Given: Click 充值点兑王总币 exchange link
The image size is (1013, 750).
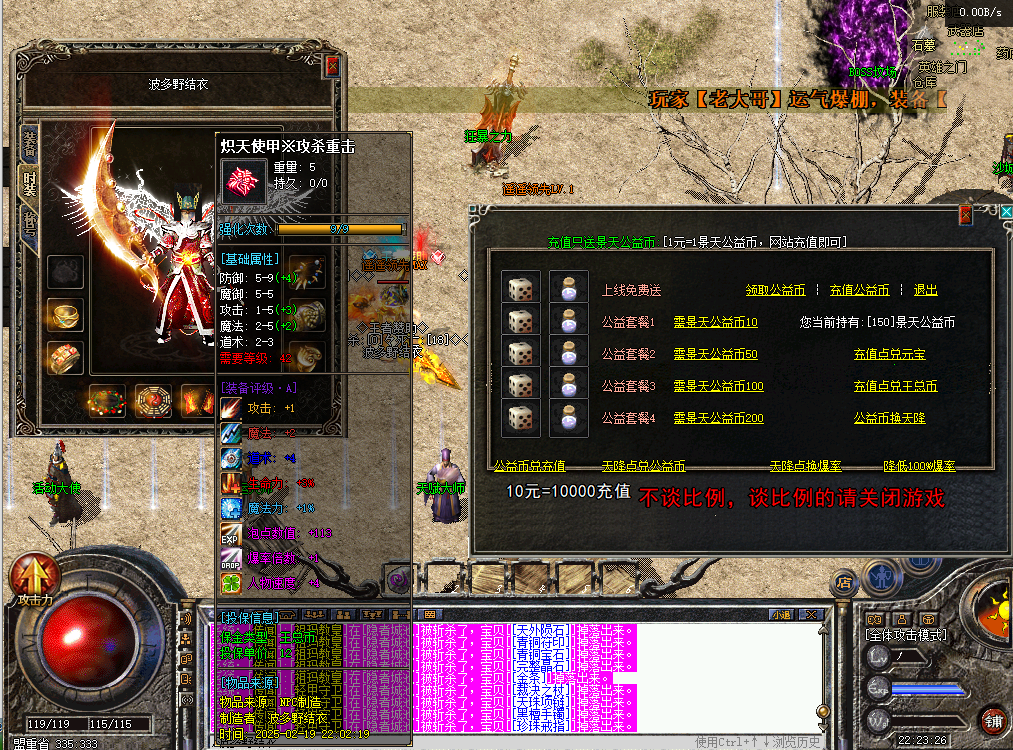Looking at the screenshot, I should click(895, 386).
